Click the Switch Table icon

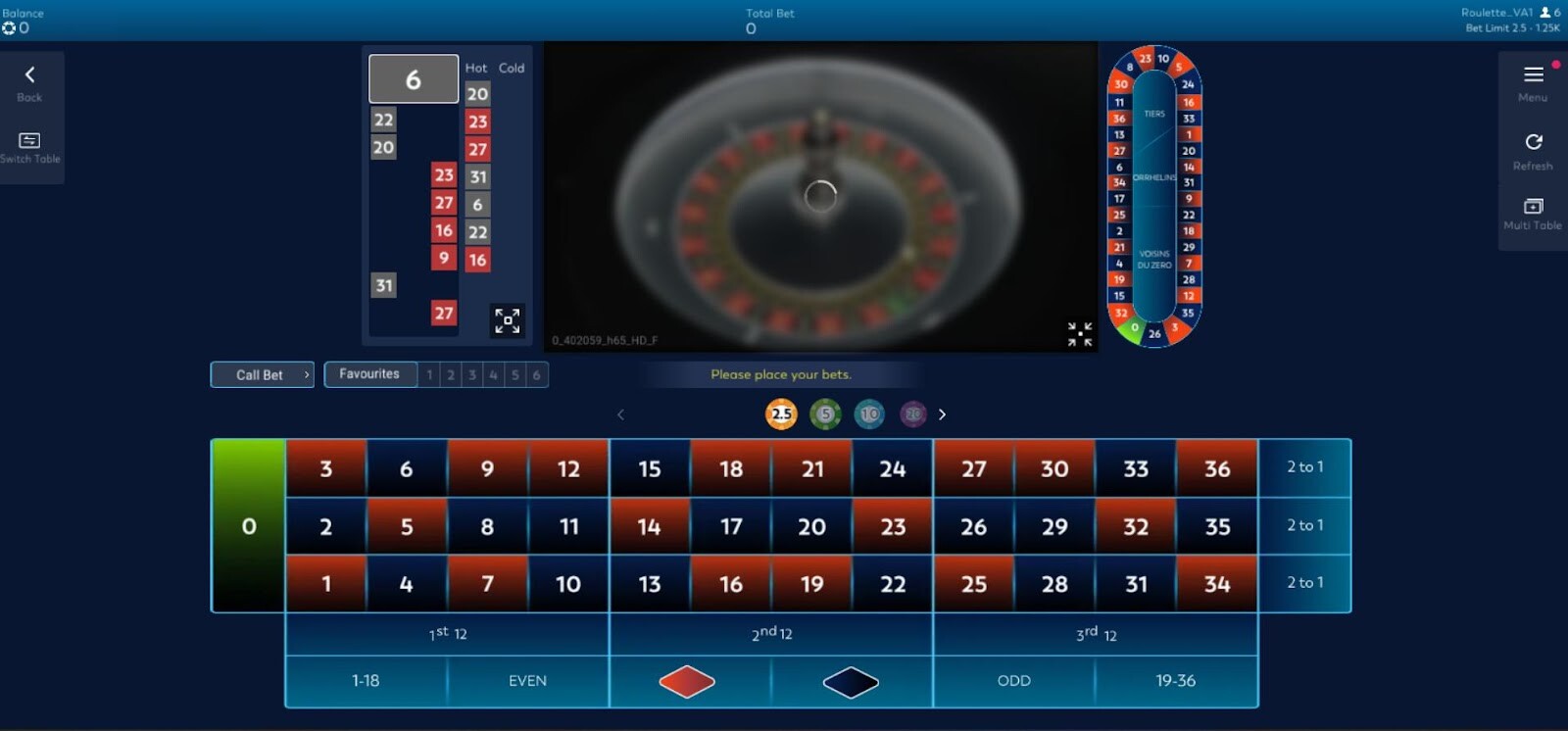coord(29,140)
